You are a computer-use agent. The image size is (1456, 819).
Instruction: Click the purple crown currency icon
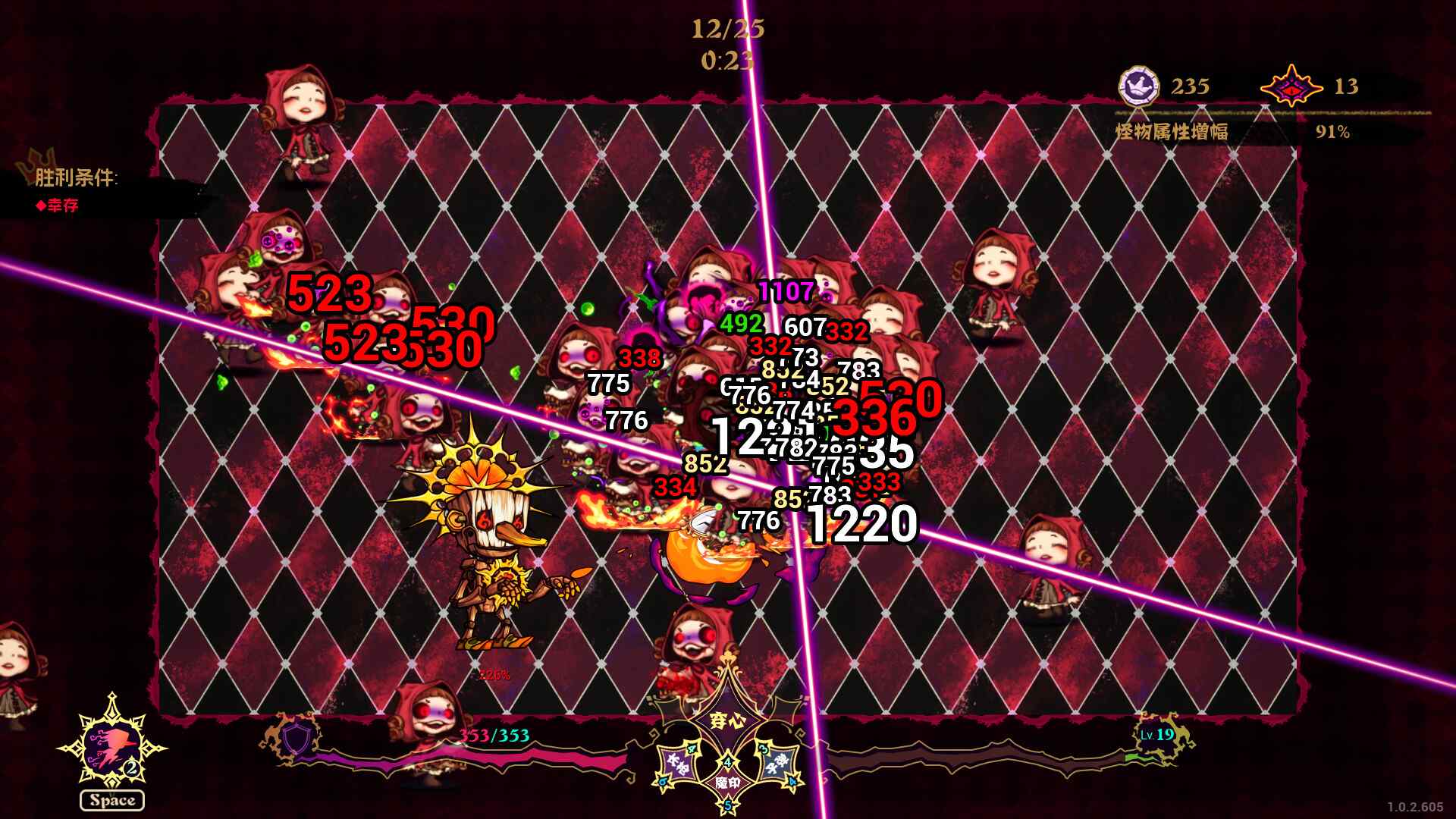(1137, 86)
